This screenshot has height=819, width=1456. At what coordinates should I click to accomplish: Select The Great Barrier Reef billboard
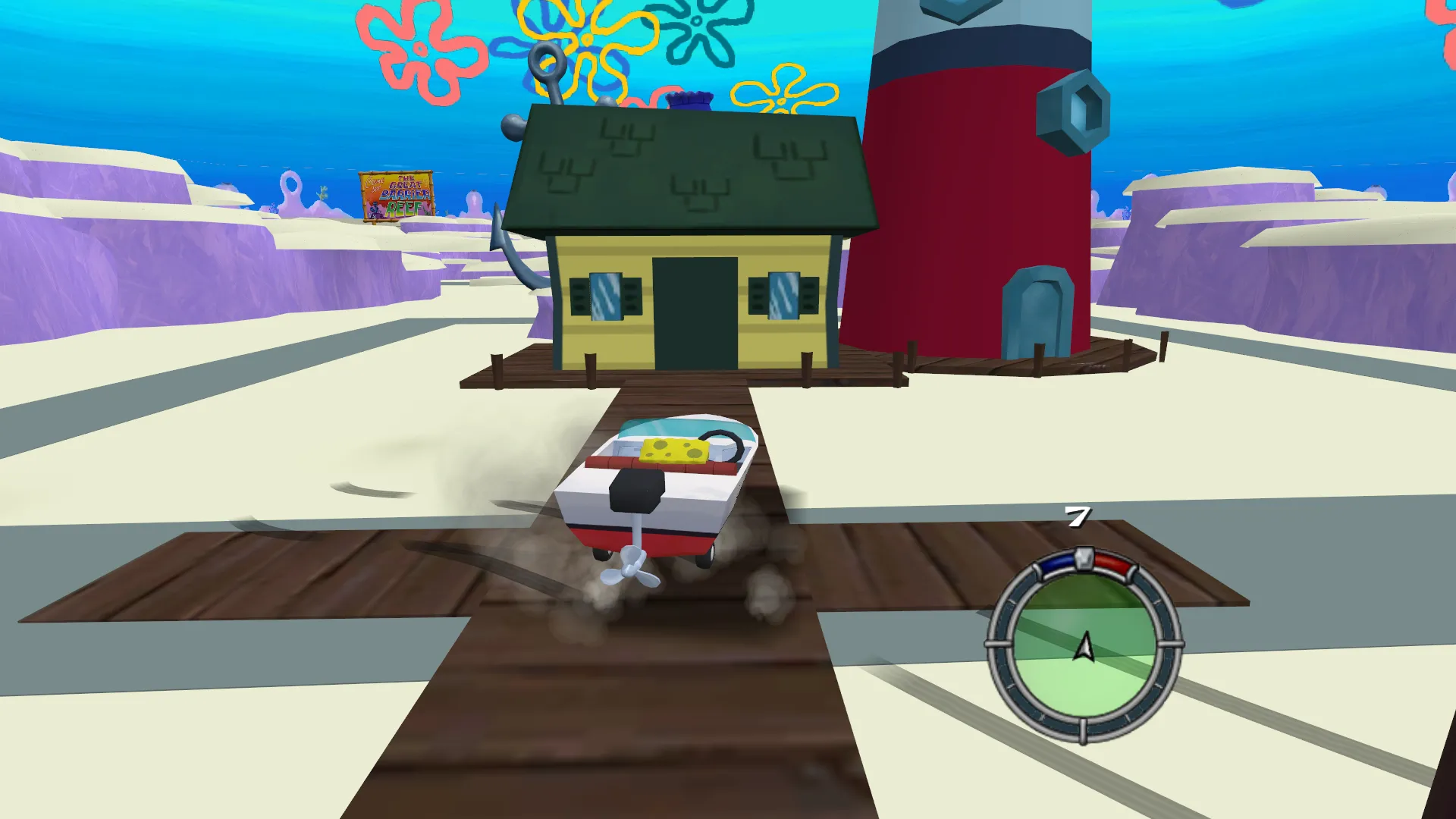pyautogui.click(x=397, y=195)
